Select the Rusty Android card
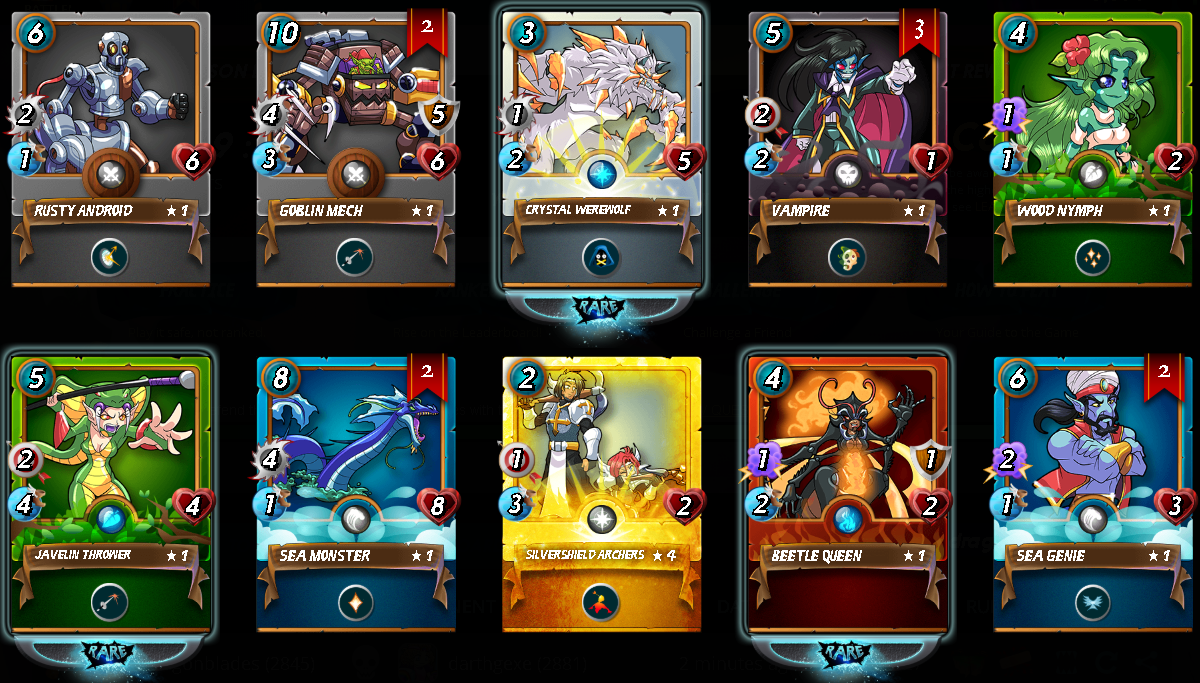The image size is (1200, 683). (x=110, y=150)
